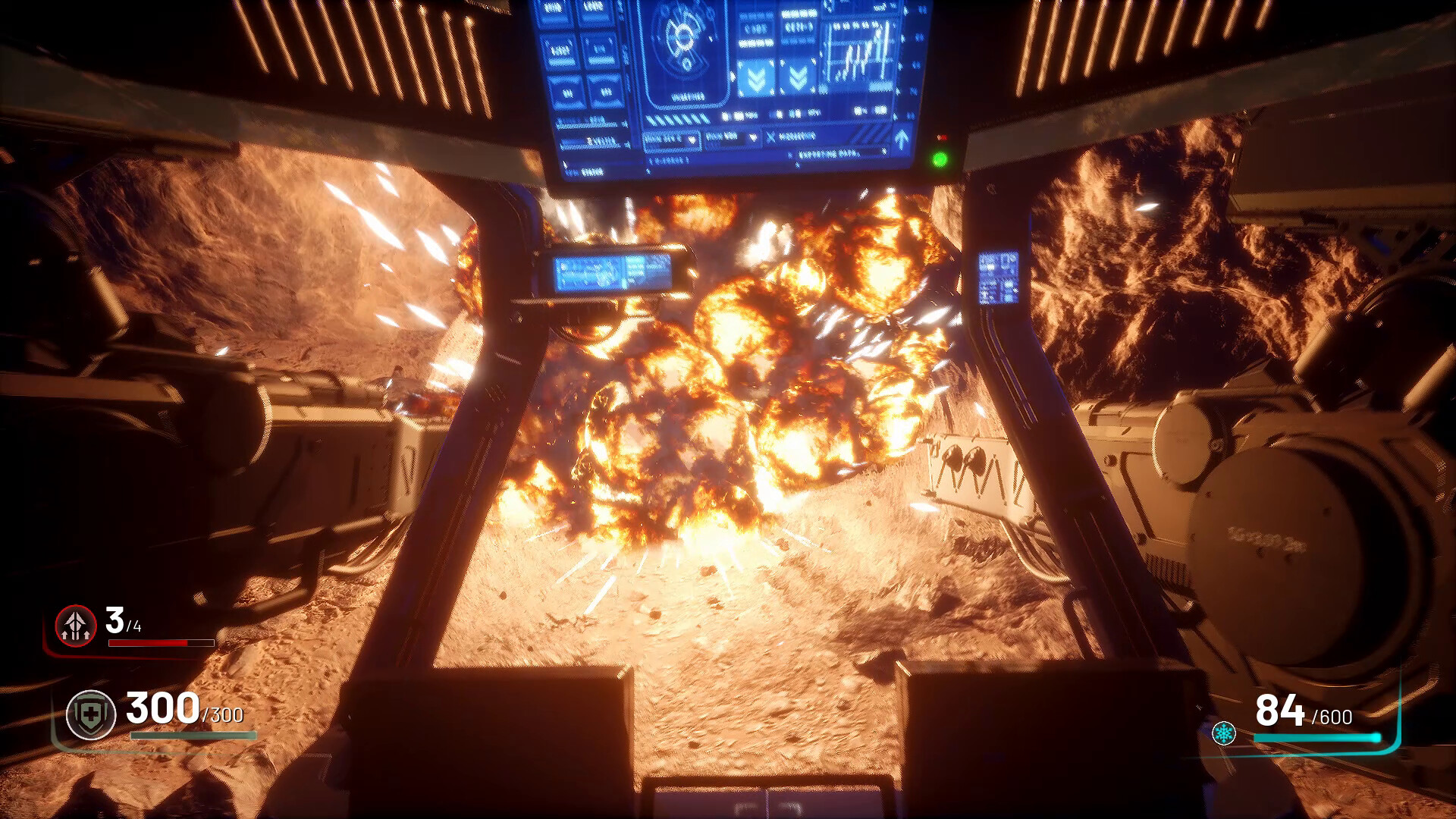
Task: Toggle the highlighted left double-chevron panel
Action: [757, 77]
